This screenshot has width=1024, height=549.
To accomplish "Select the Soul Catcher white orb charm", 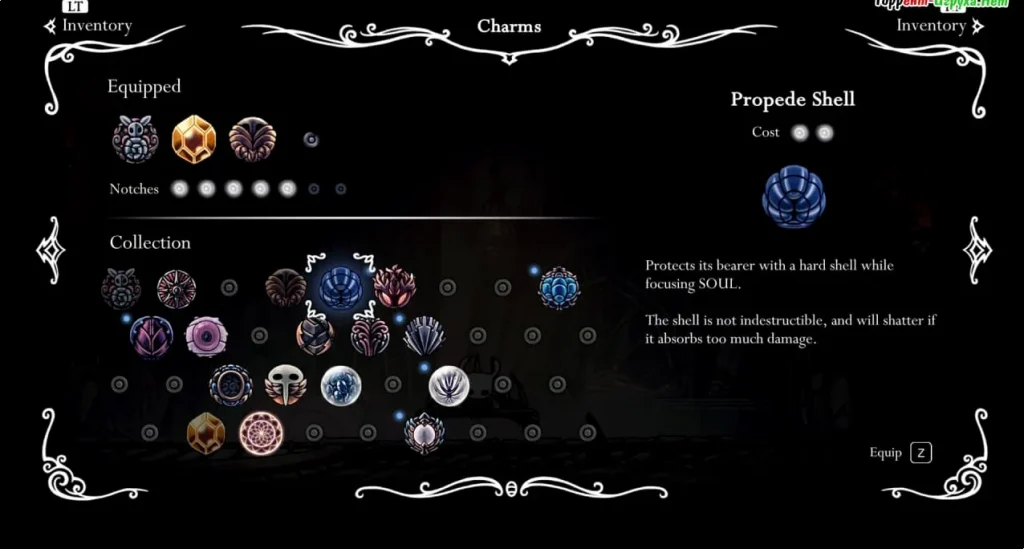I will [341, 385].
